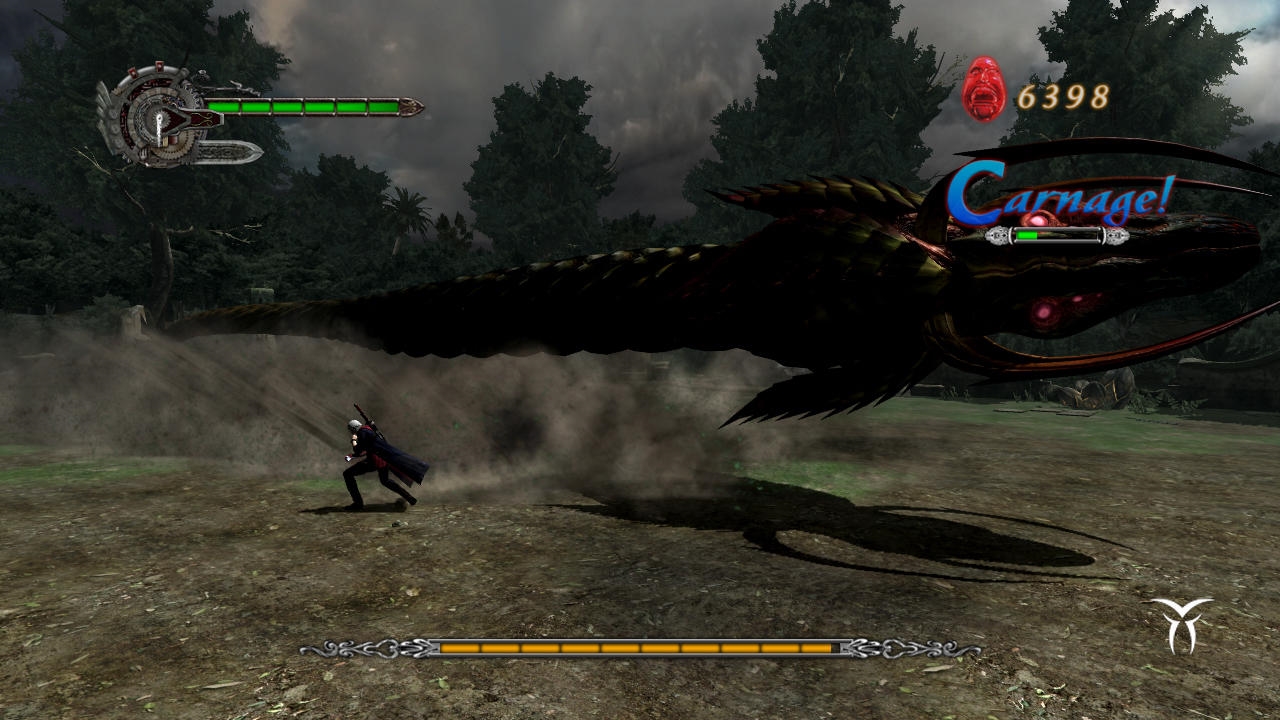Click the boss creature's glowing red eye

1045,315
